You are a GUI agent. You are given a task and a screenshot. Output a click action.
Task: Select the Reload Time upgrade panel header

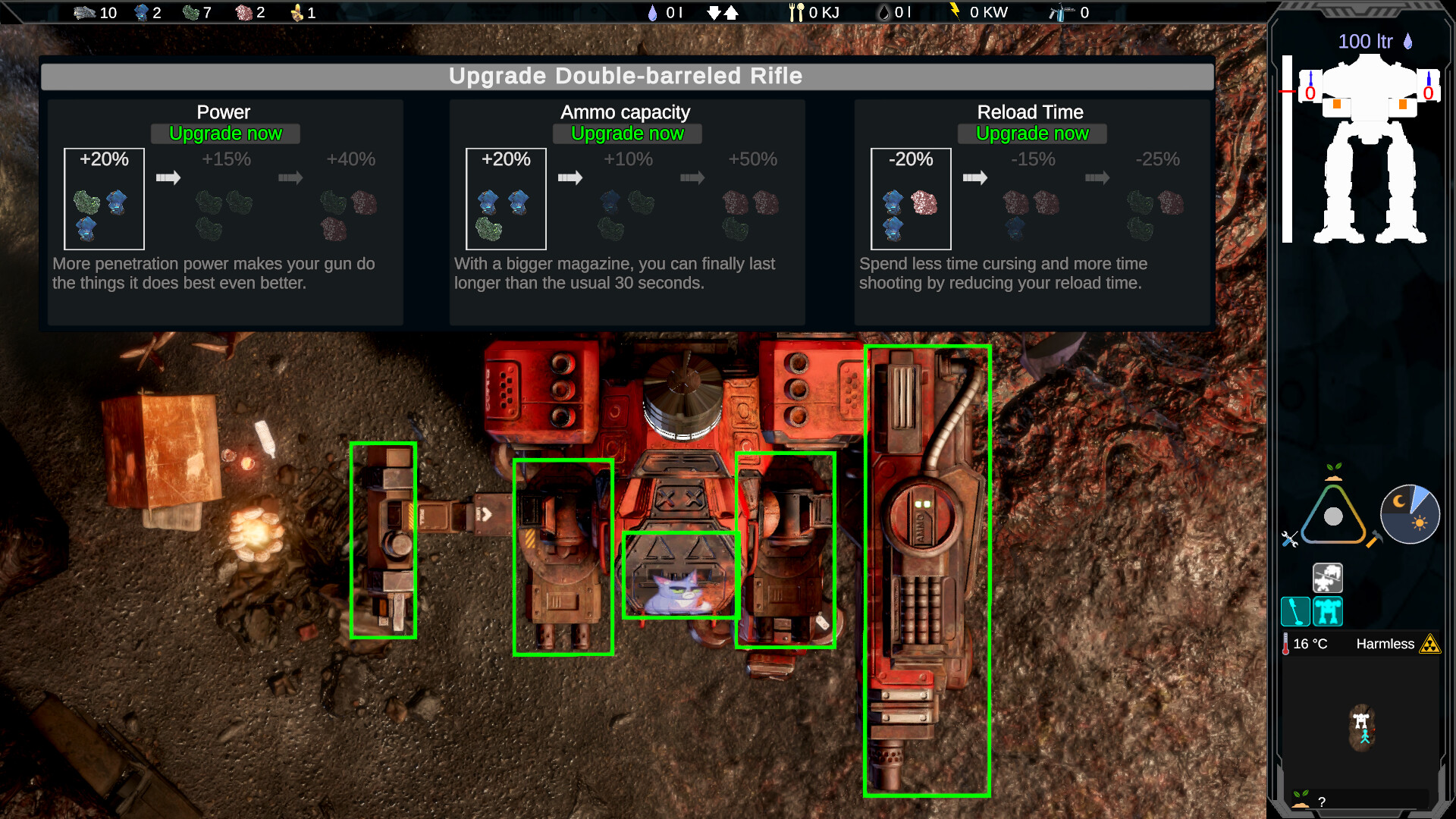(x=1031, y=111)
